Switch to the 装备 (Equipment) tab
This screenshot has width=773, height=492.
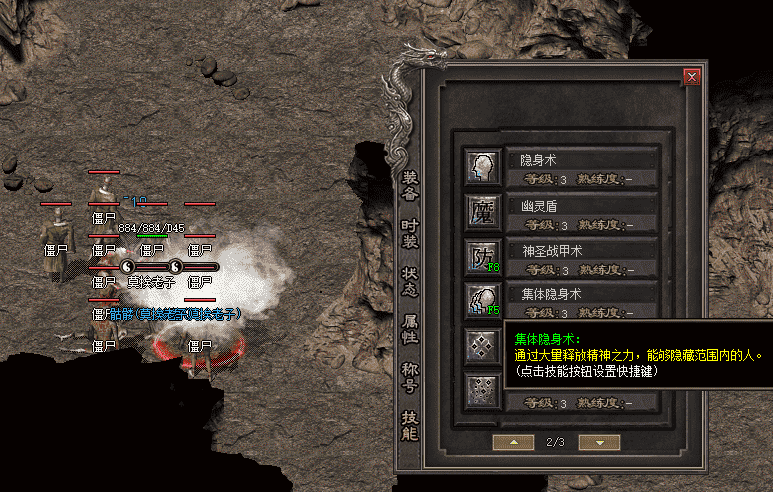409,185
